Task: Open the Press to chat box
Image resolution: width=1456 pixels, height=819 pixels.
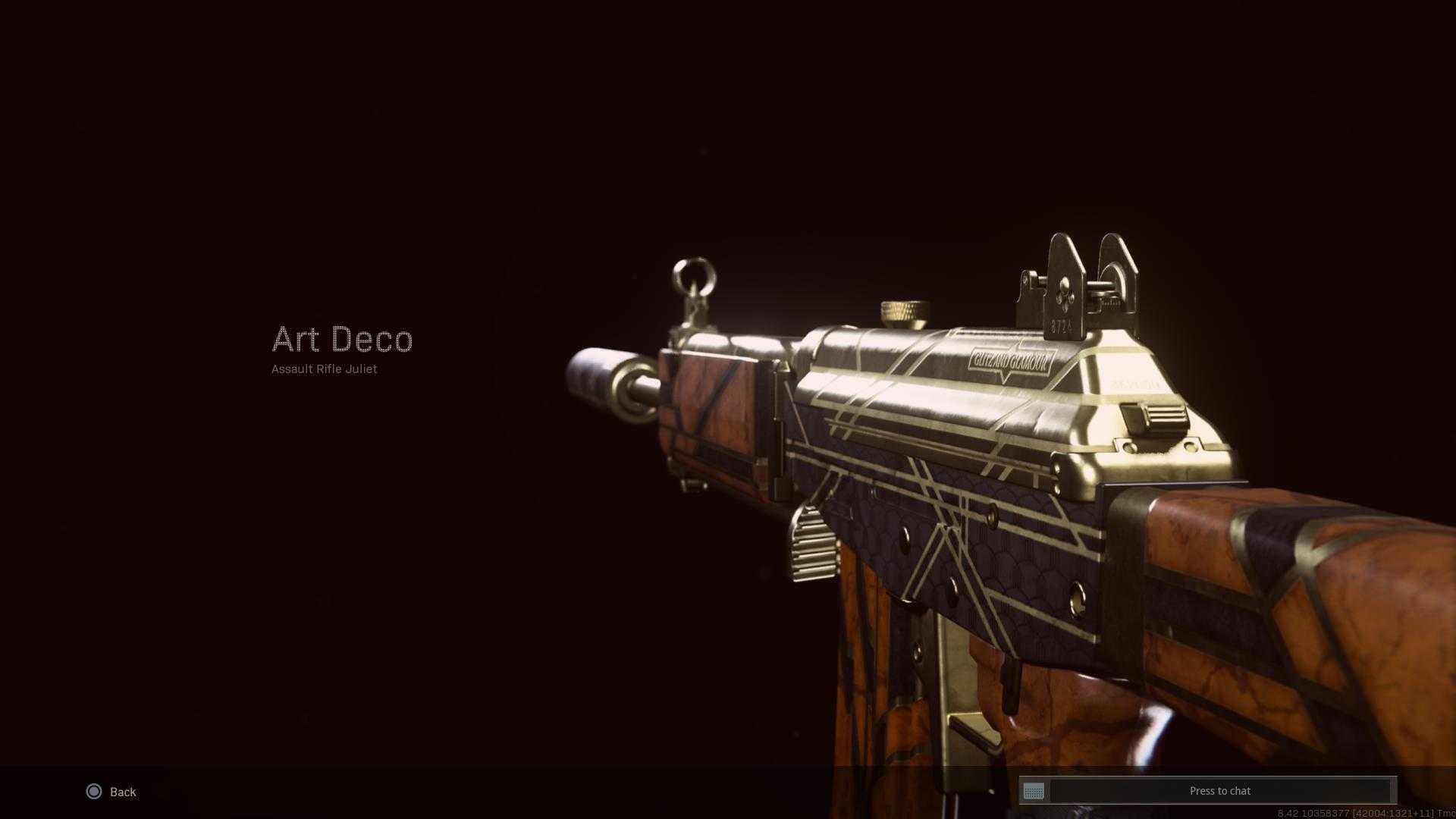Action: [x=1219, y=791]
